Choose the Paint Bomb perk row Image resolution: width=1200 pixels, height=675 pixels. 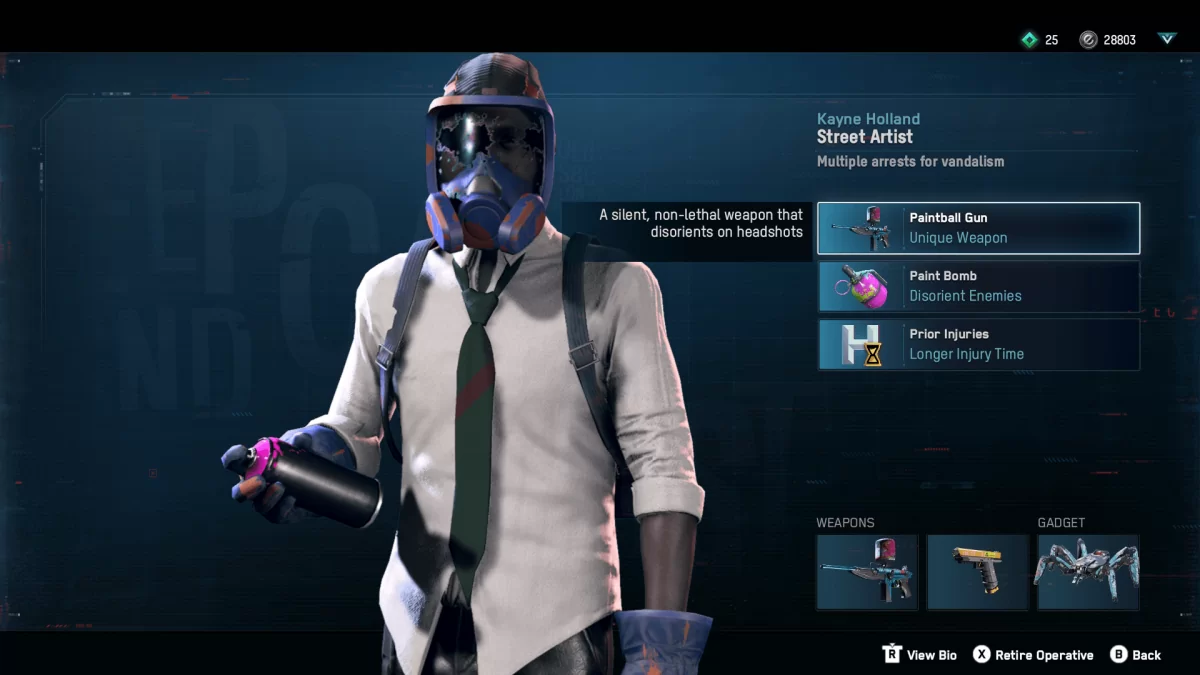click(x=978, y=286)
